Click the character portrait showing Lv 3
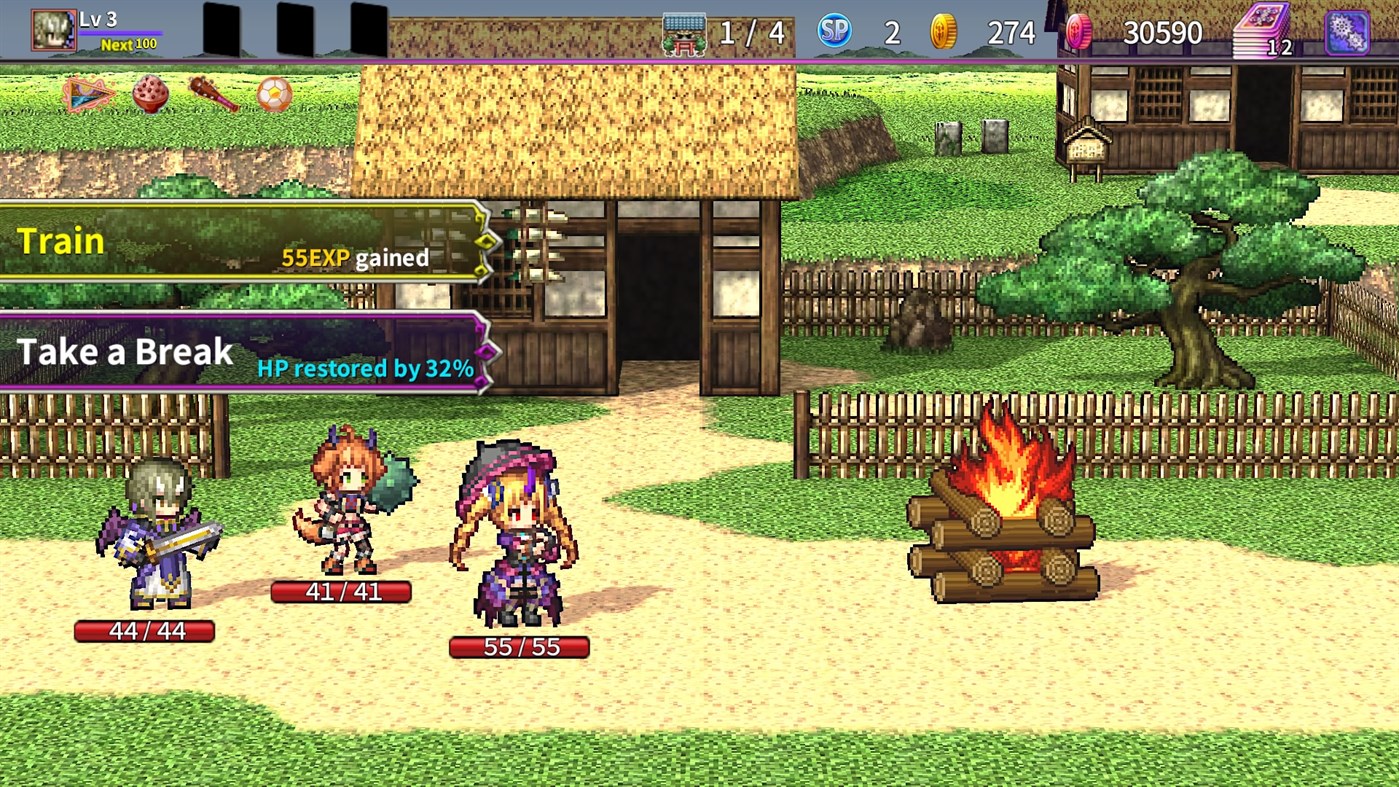 tap(52, 27)
